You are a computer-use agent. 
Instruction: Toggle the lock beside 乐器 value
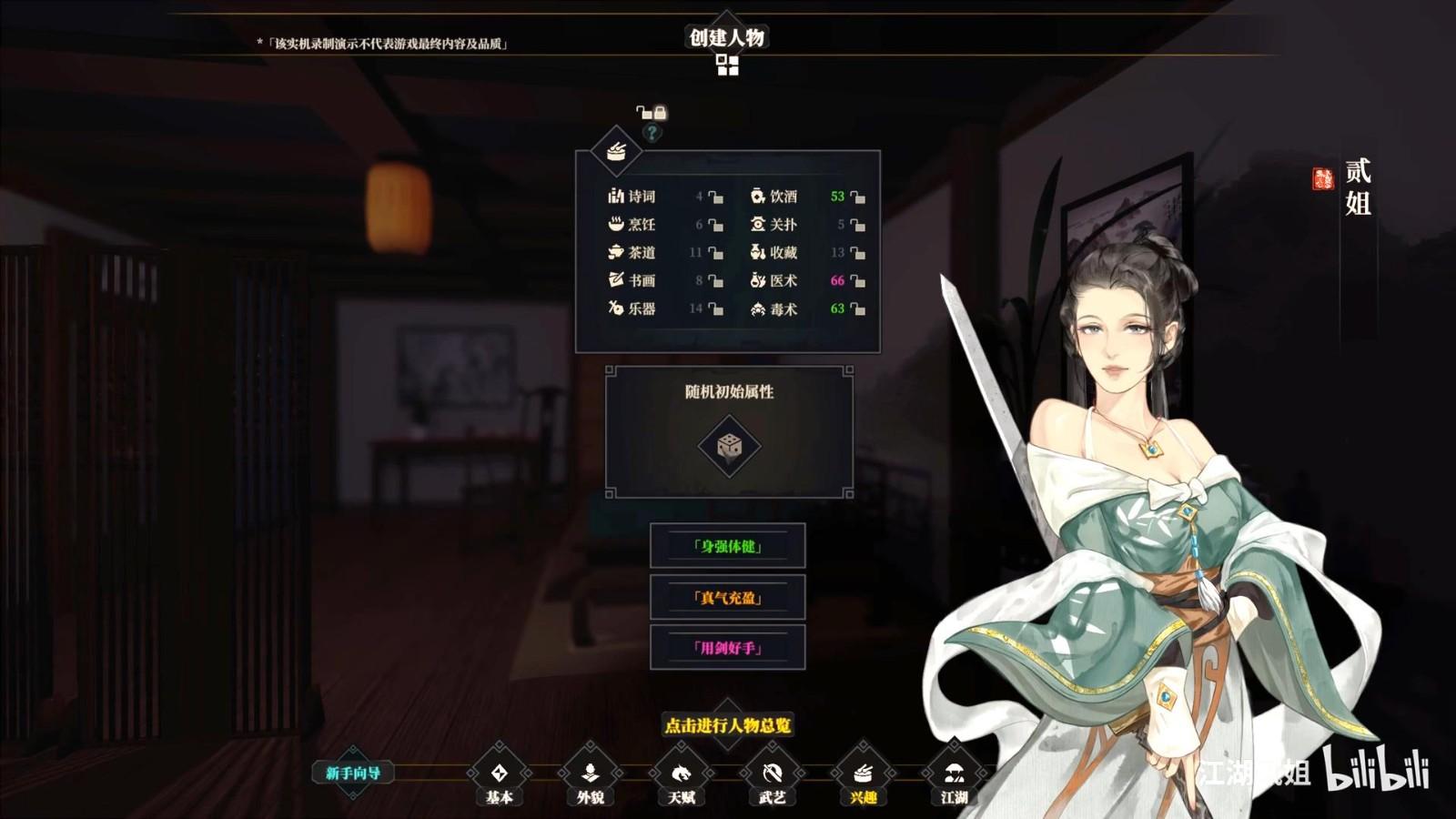click(x=715, y=309)
